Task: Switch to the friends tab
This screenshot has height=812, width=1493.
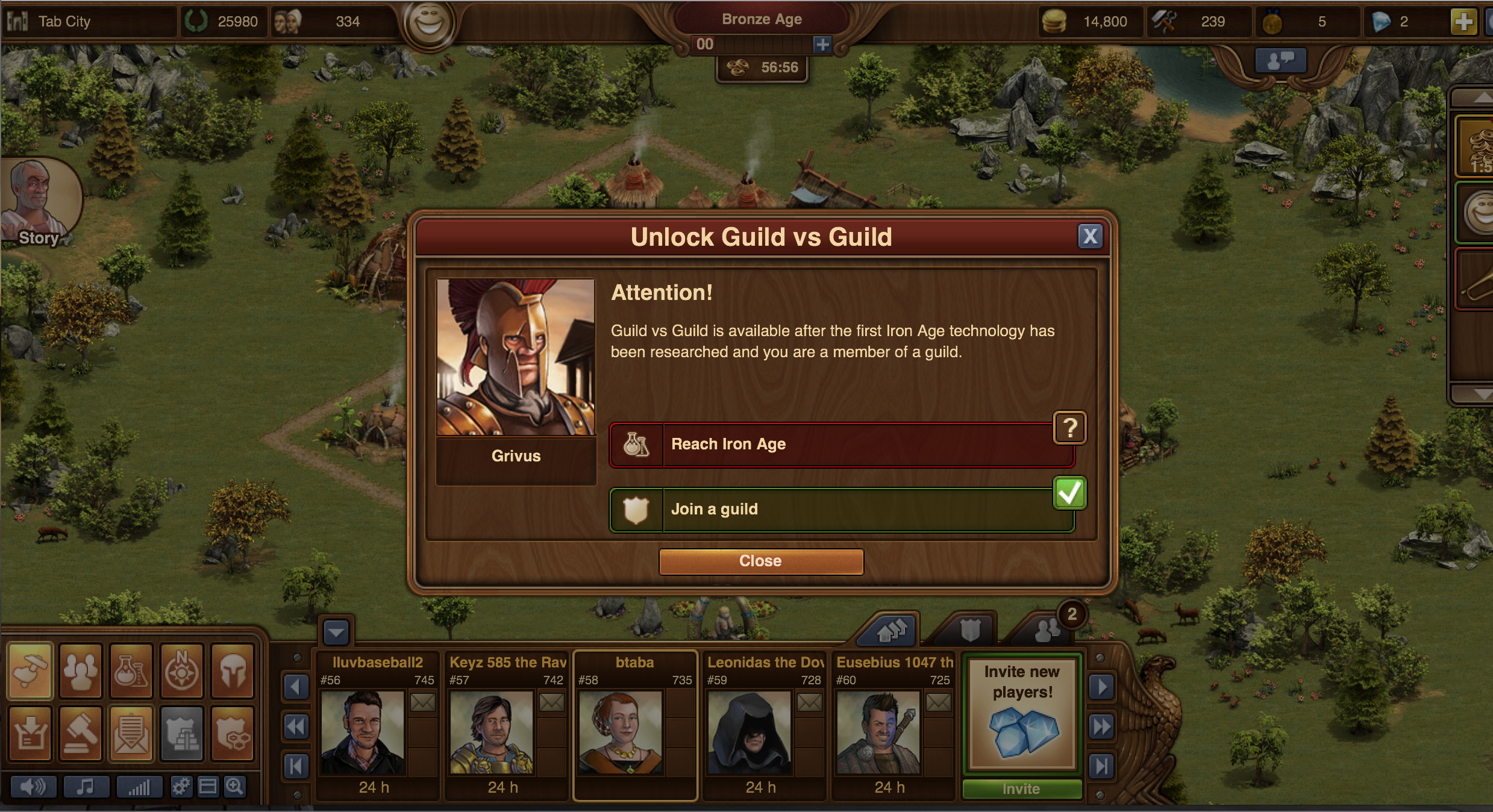Action: 1047,631
